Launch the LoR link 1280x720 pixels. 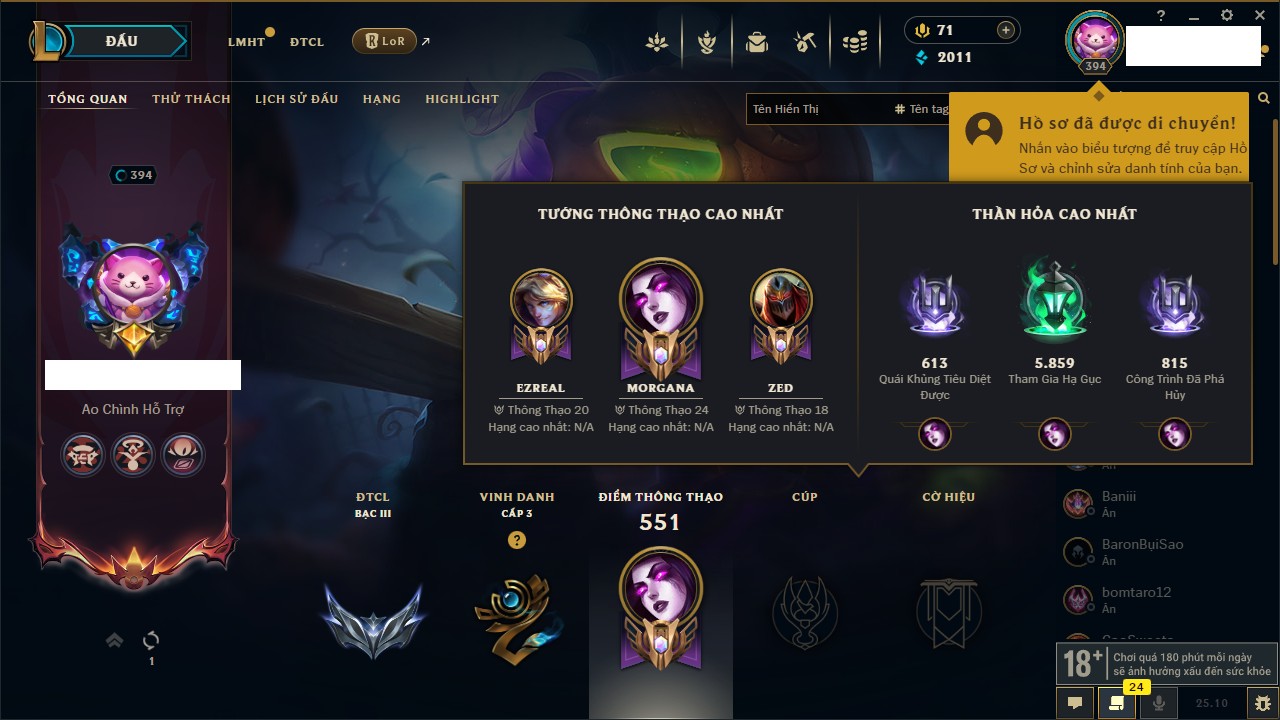click(385, 42)
